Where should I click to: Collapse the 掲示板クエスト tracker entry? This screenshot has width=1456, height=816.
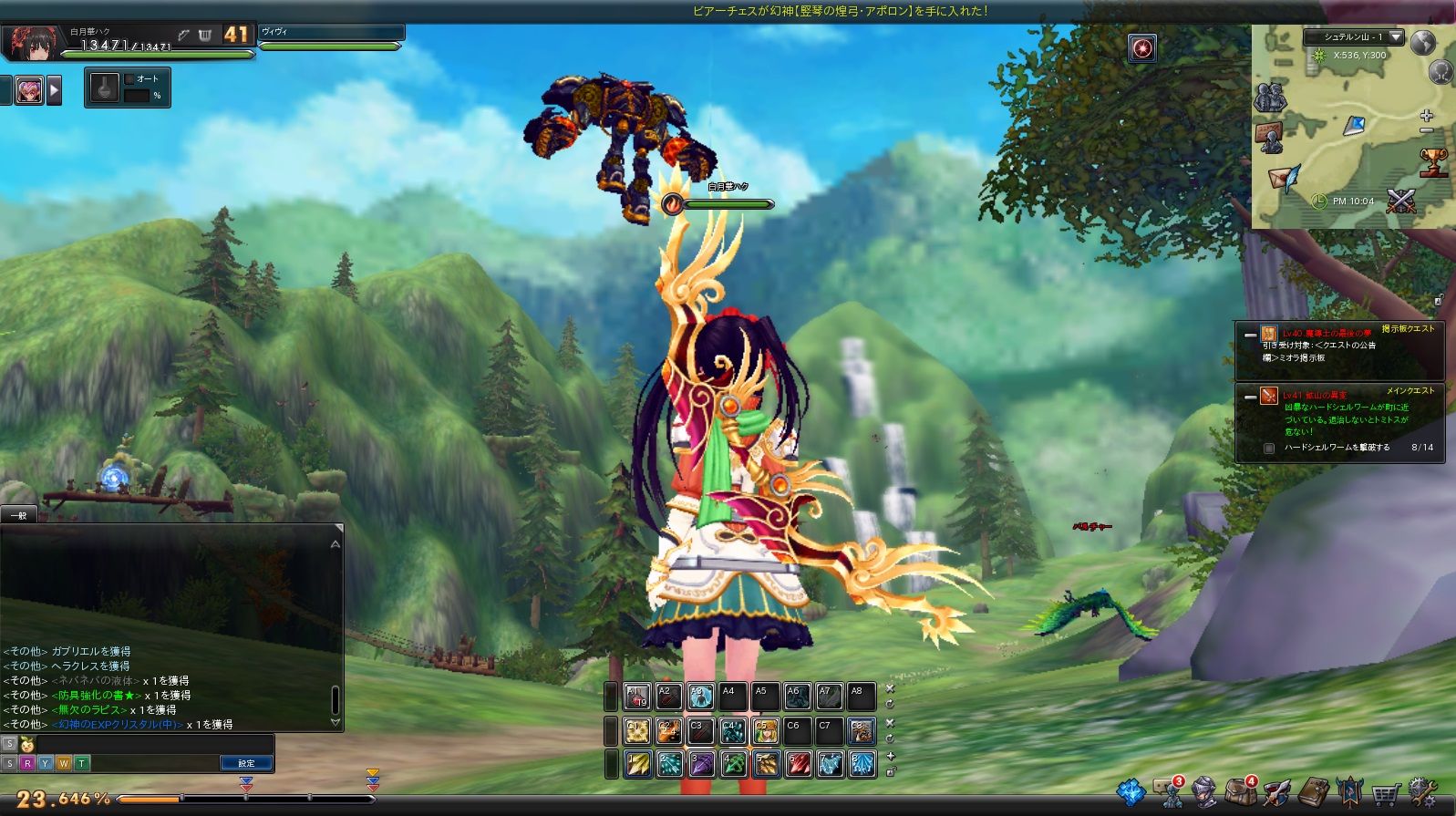point(1250,335)
